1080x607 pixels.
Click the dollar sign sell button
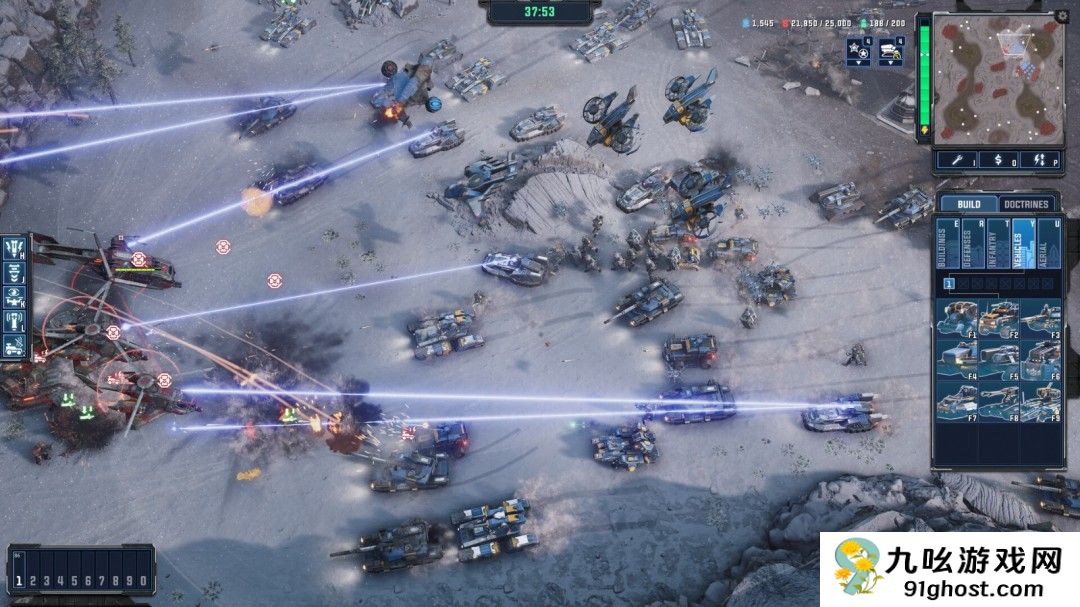pyautogui.click(x=1000, y=159)
